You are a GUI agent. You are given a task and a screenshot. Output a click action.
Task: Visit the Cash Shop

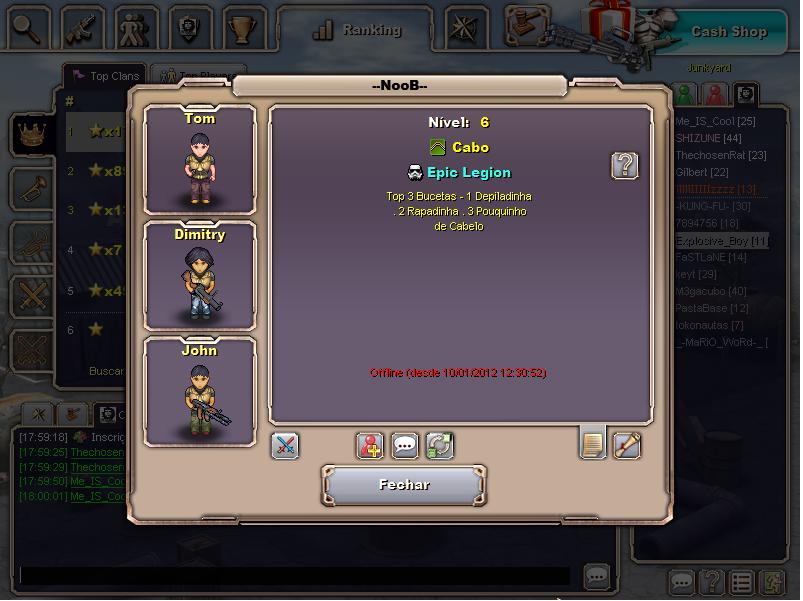coord(728,31)
